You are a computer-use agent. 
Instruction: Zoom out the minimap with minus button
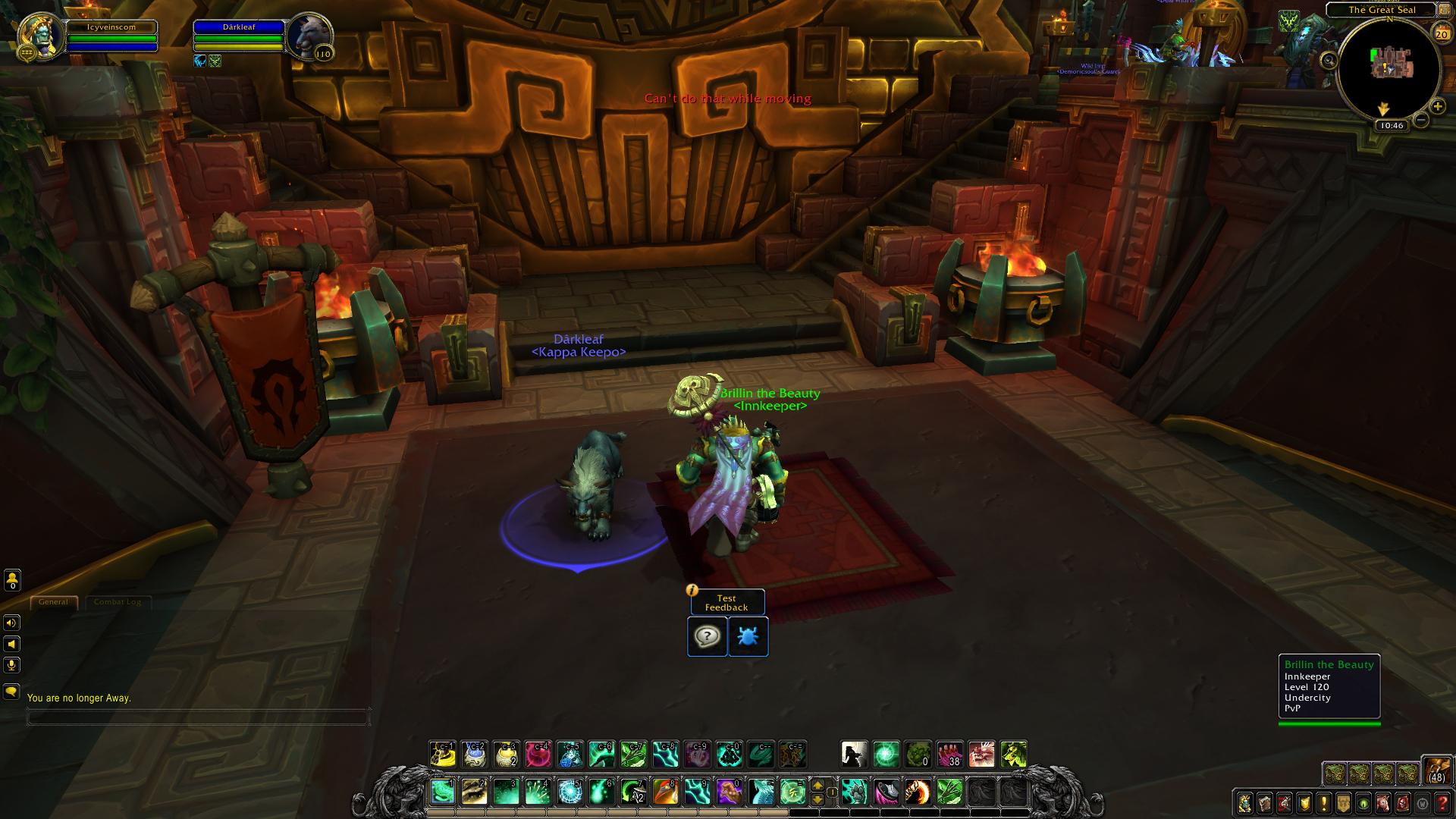pos(1421,121)
